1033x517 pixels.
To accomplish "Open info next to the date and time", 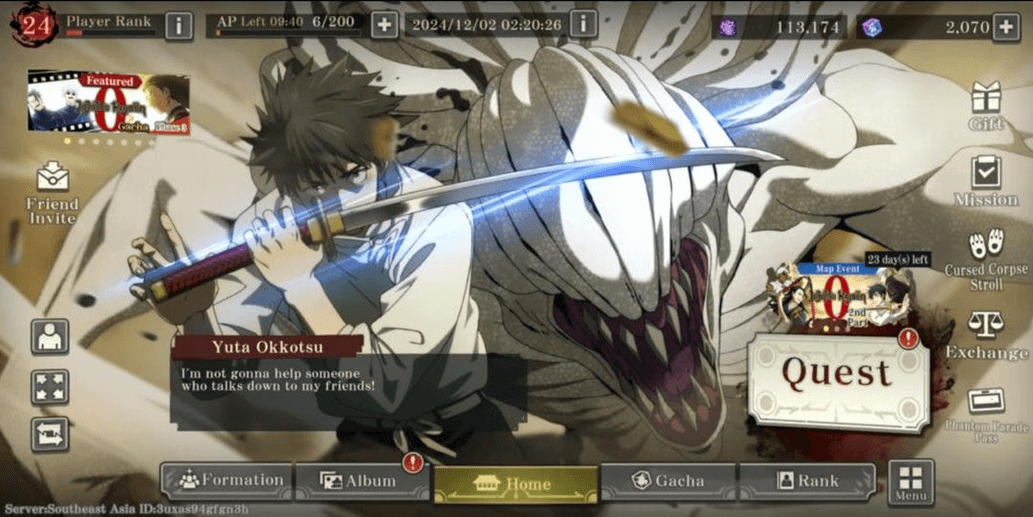I will 583,24.
